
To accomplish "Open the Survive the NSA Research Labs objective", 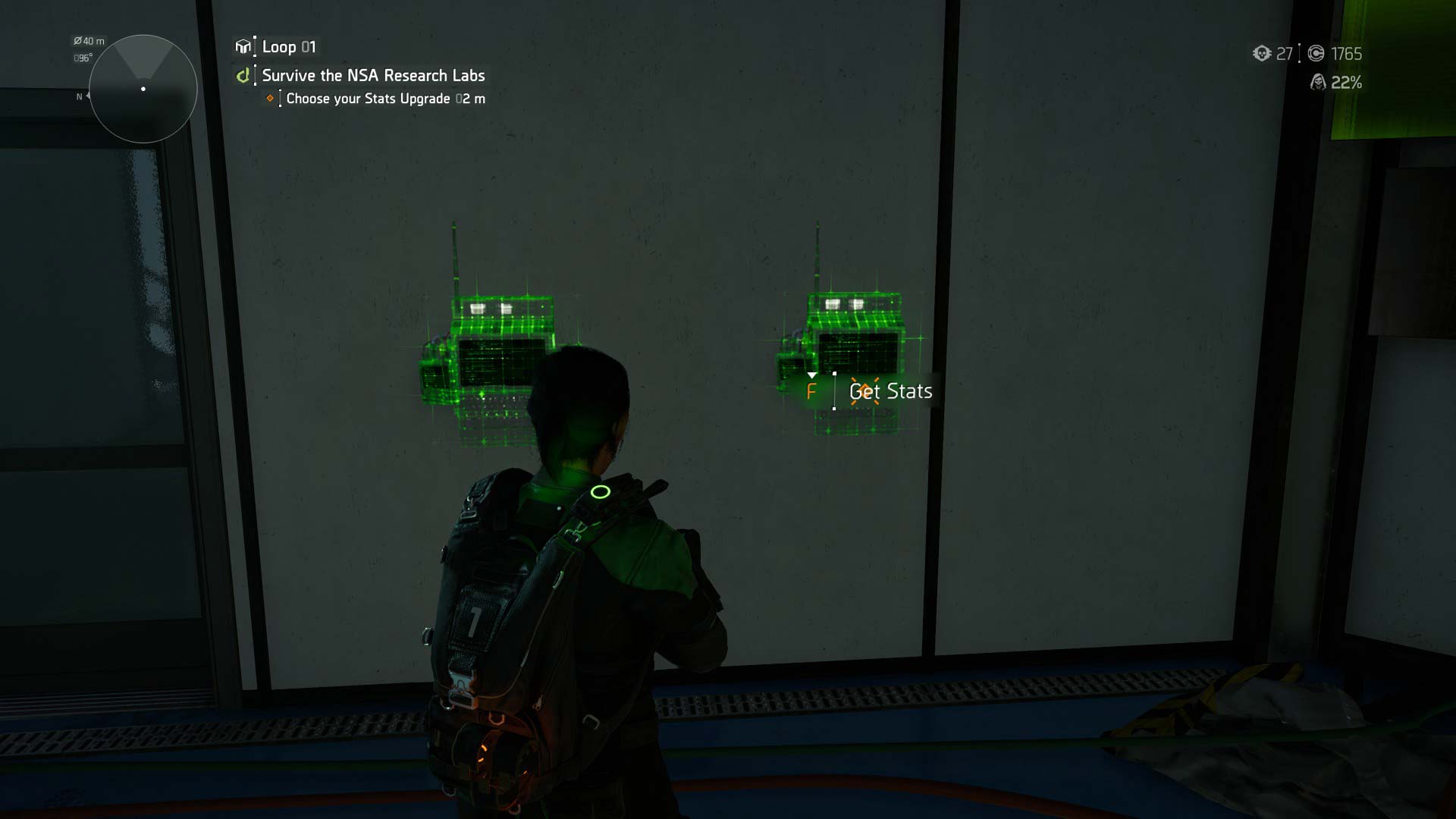I will 373,76.
